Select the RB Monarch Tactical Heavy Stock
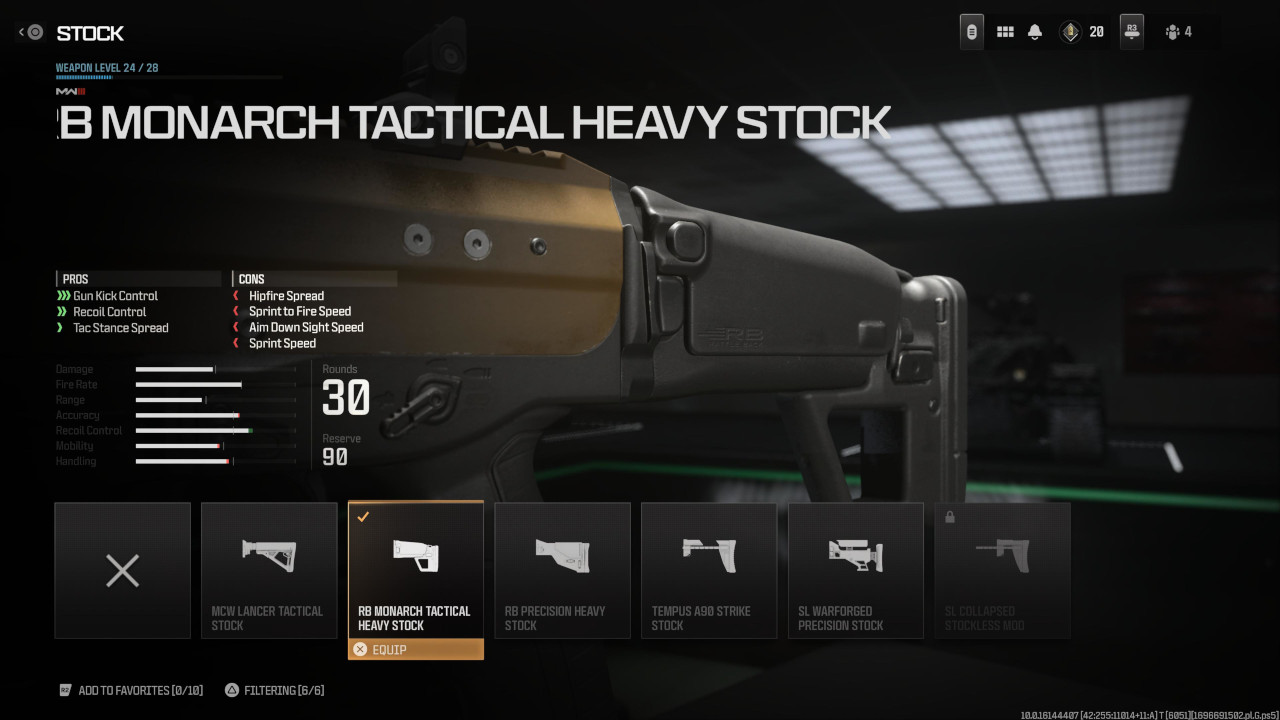This screenshot has width=1280, height=720. click(x=415, y=570)
